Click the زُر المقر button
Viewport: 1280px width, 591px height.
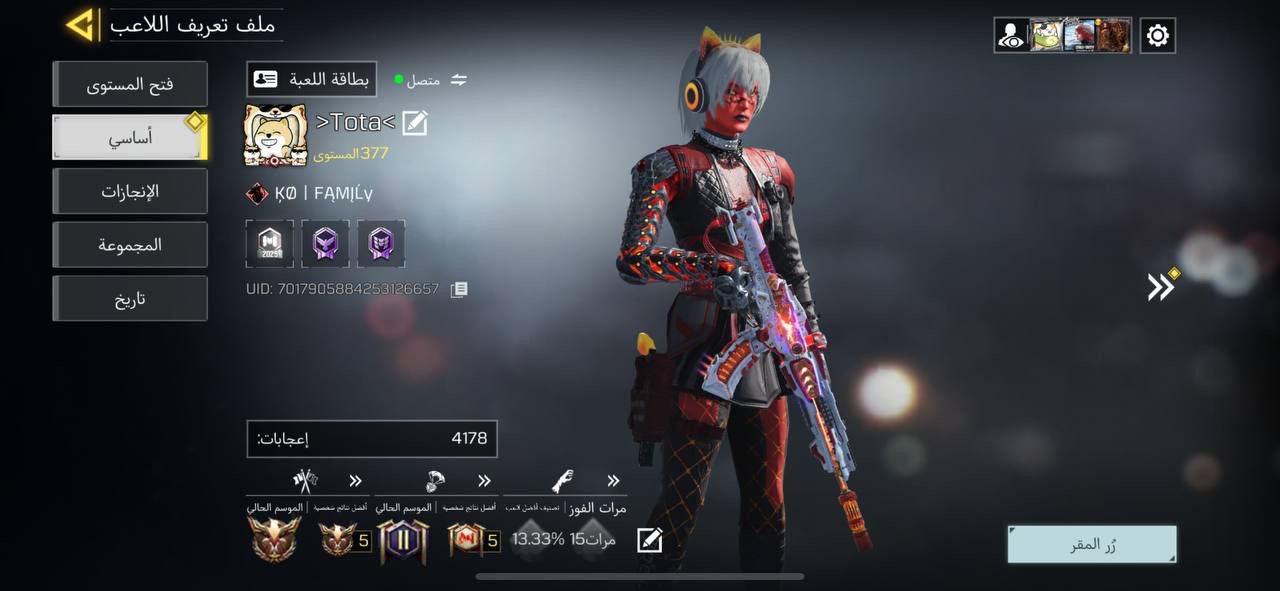(x=1092, y=545)
